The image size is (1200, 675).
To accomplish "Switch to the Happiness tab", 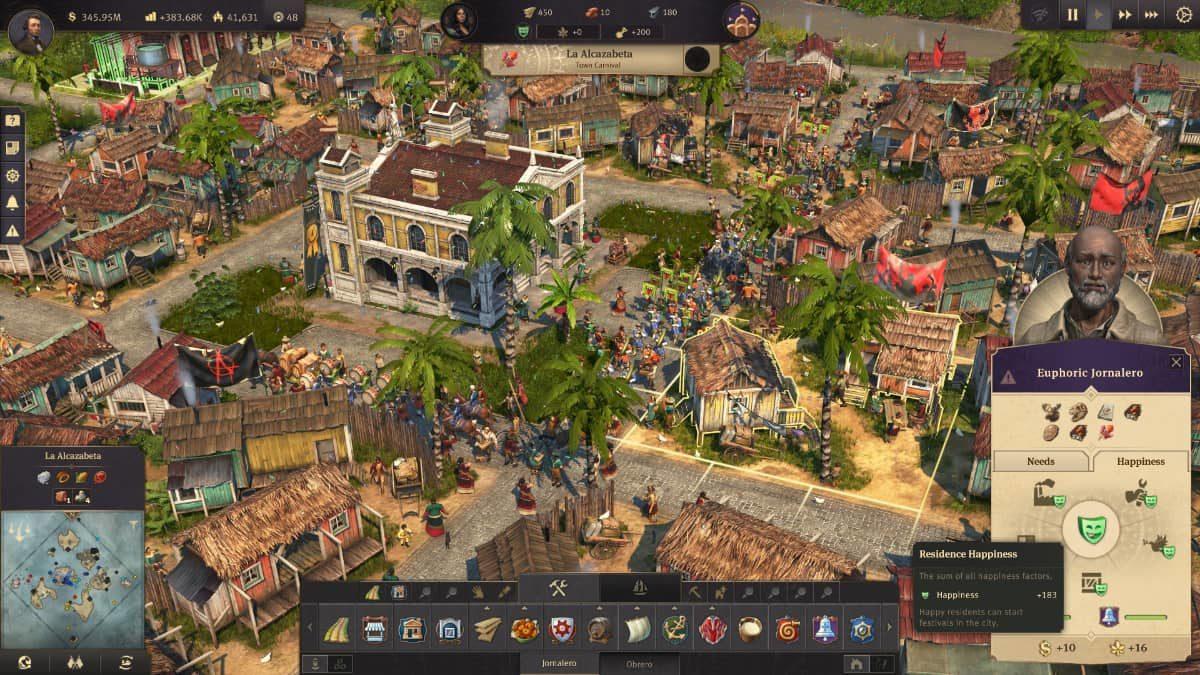I will [1140, 462].
